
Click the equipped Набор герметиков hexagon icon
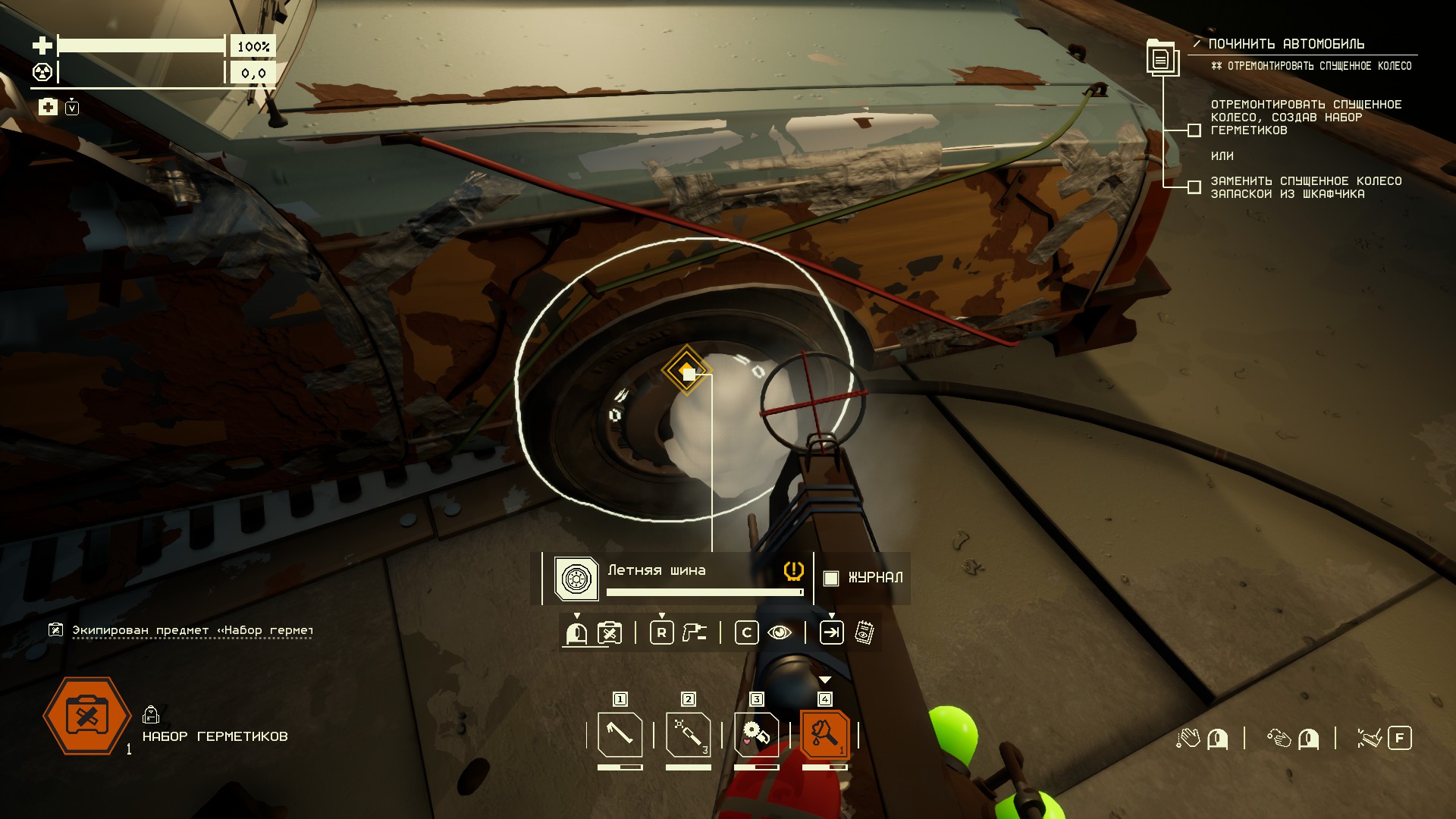pyautogui.click(x=87, y=716)
